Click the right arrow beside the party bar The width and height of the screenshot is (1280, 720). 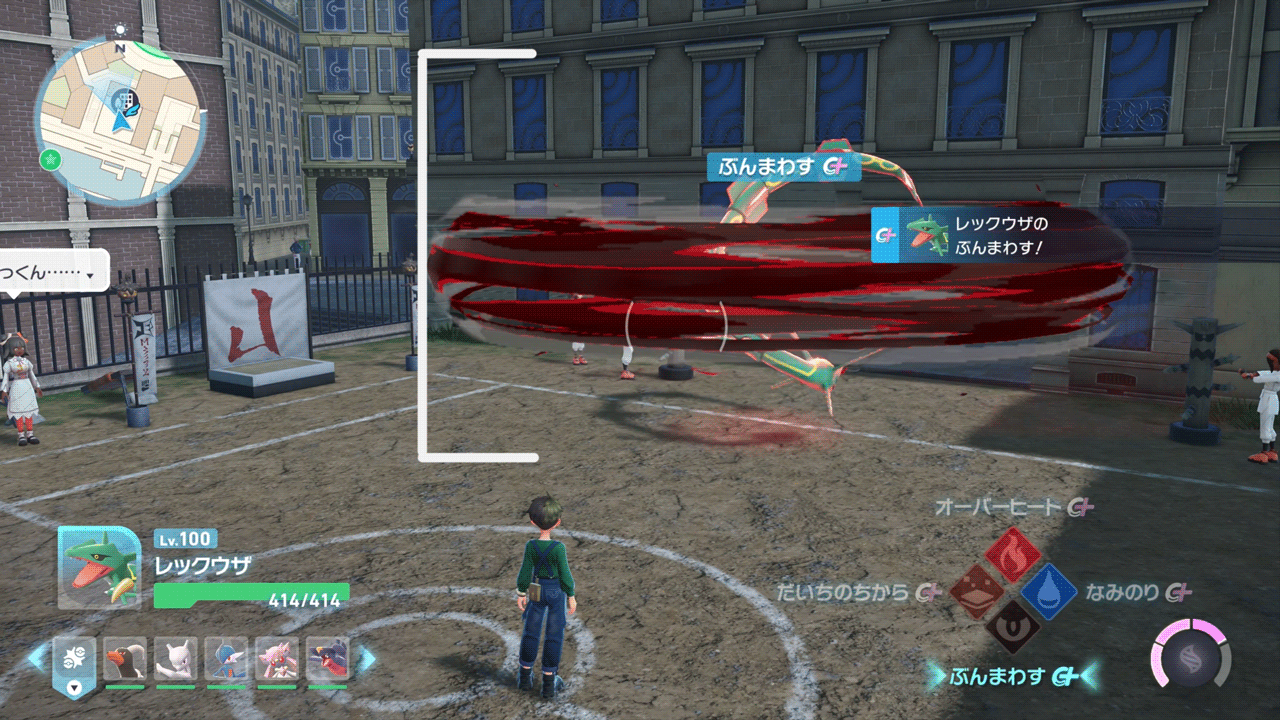366,658
